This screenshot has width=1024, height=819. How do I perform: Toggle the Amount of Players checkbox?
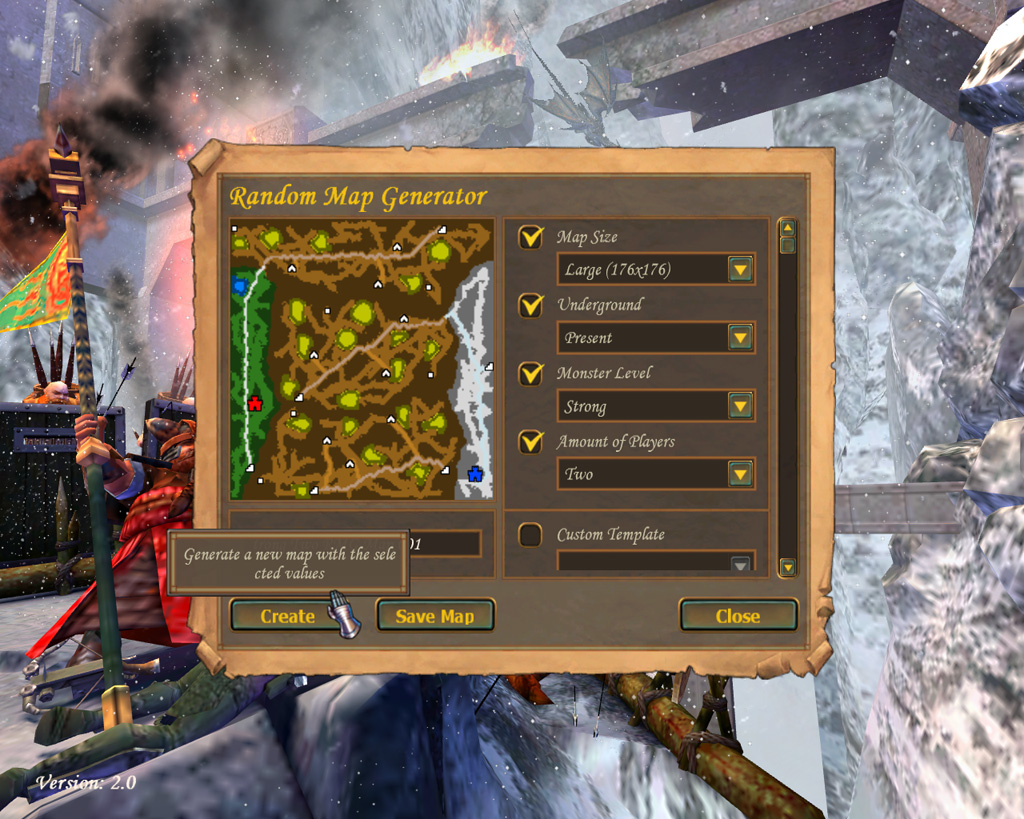(531, 441)
